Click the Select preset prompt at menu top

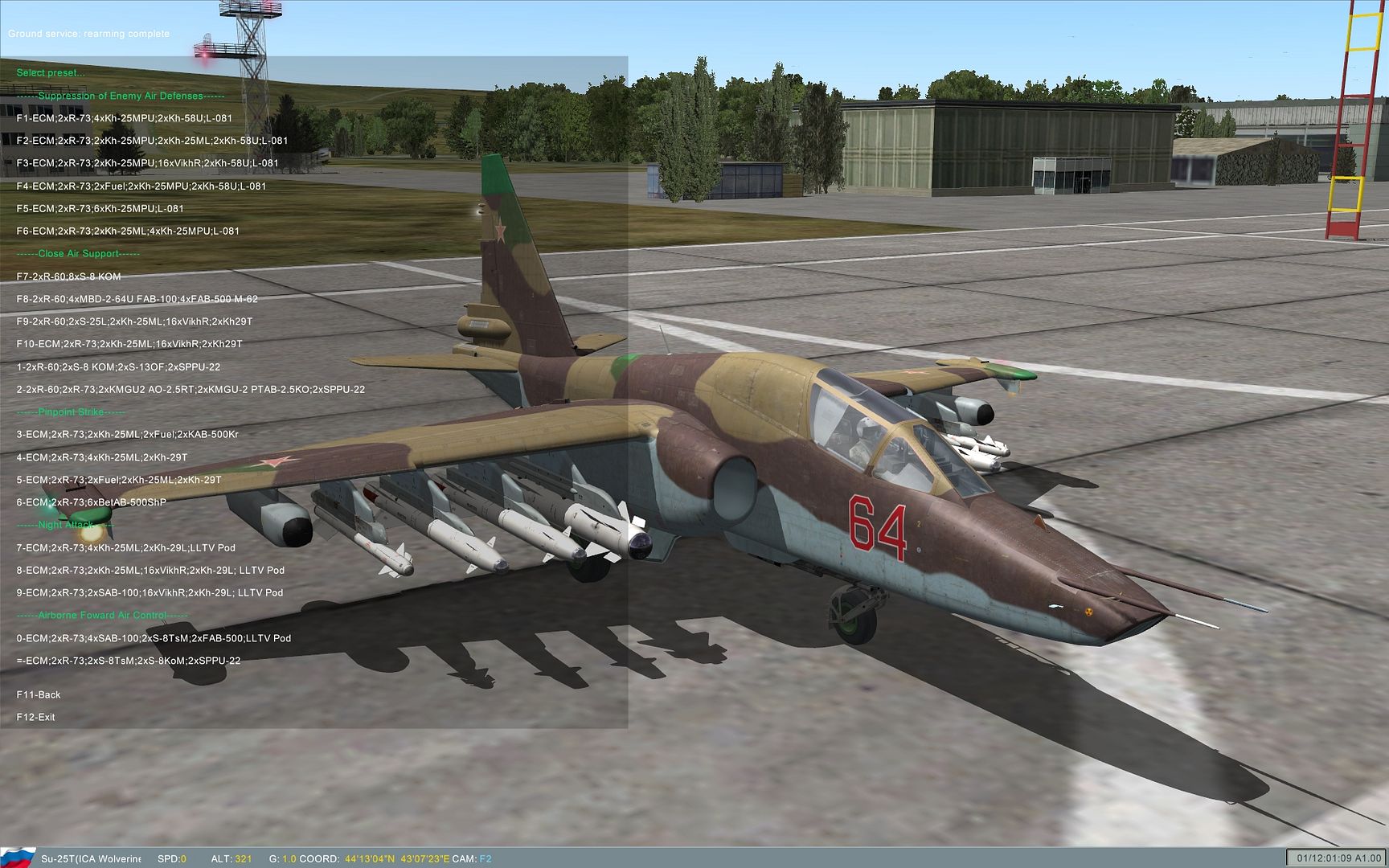[x=50, y=72]
